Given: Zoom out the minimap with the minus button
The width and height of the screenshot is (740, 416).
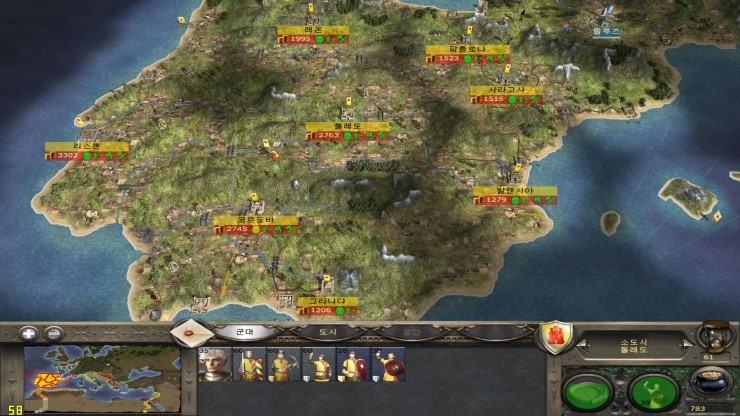Looking at the screenshot, I should [54, 333].
